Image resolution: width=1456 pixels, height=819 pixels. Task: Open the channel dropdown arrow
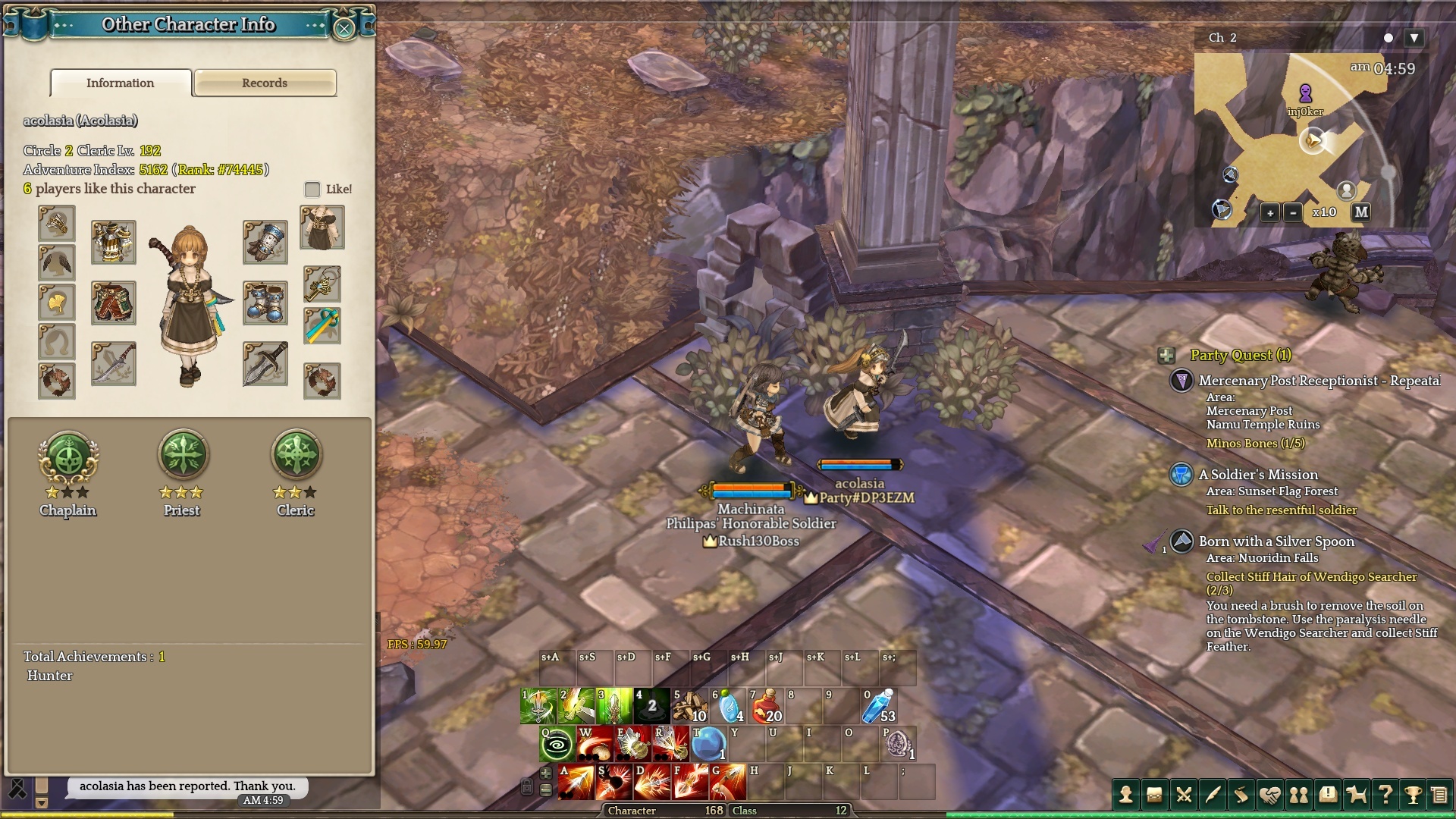[x=1414, y=37]
